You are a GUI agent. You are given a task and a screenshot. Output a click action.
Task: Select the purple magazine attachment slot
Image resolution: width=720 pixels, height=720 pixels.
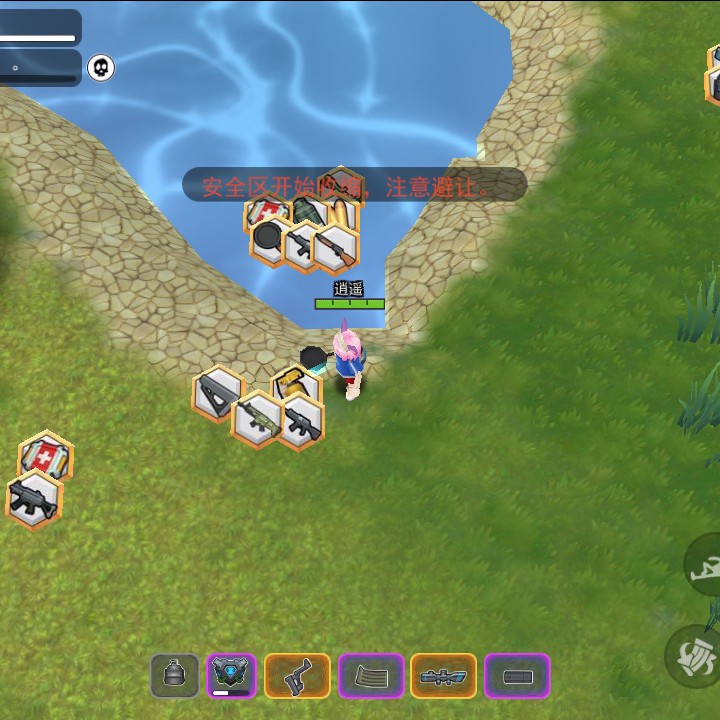coord(371,676)
